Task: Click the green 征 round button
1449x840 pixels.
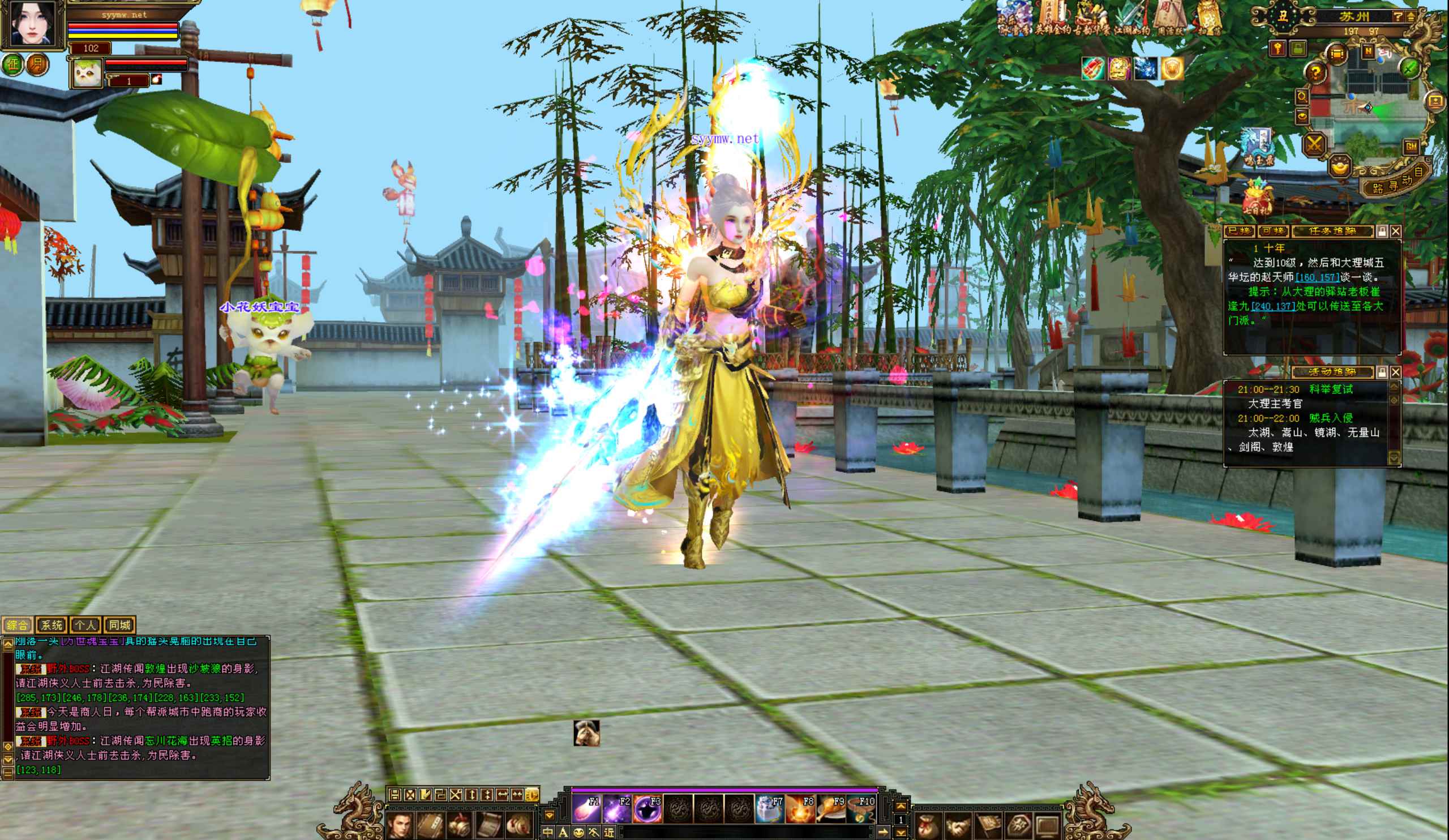Action: pyautogui.click(x=12, y=64)
